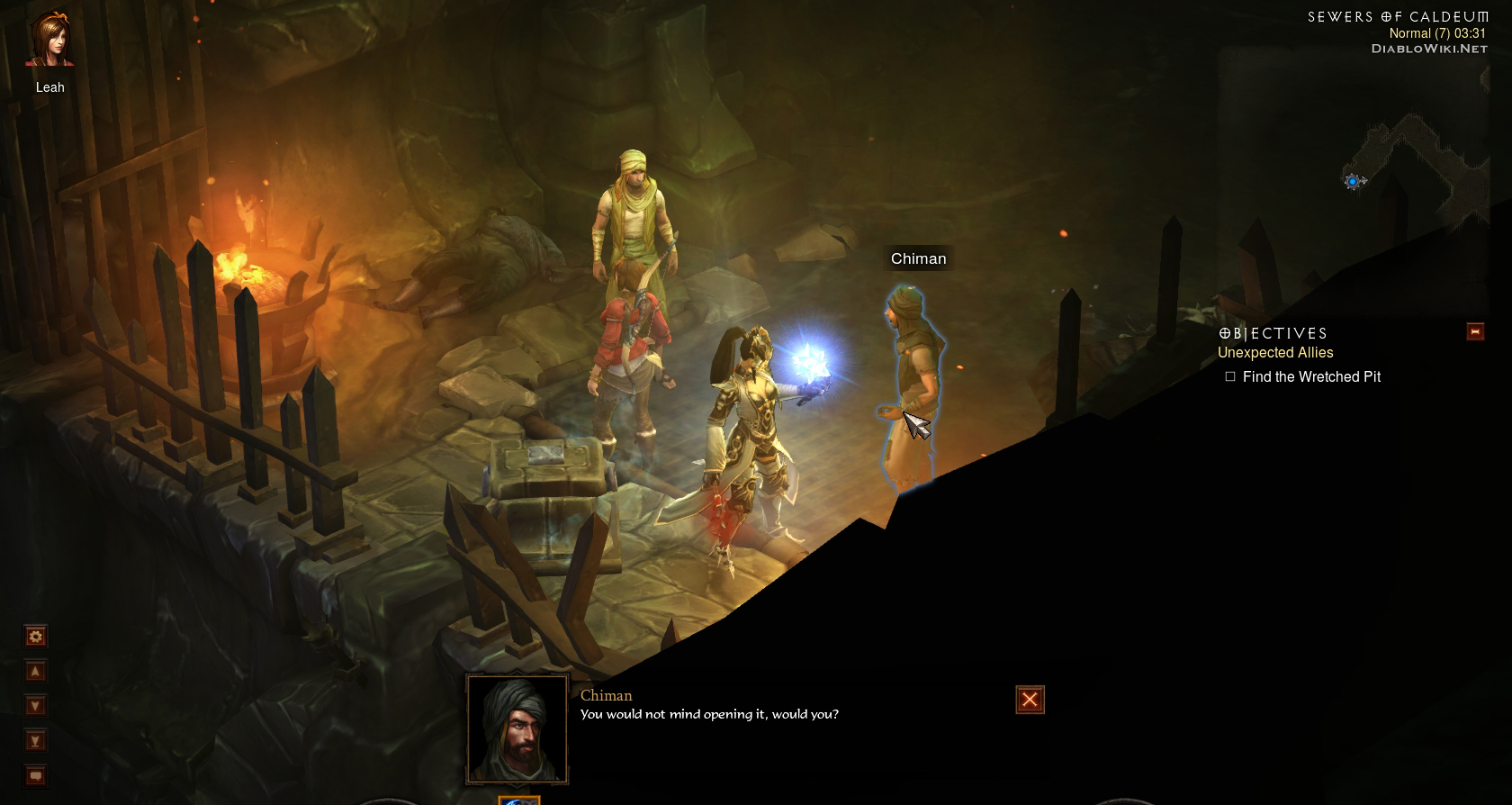The height and width of the screenshot is (805, 1512).
Task: Open the Sewers of Caldeum minimap
Action: (x=1413, y=171)
